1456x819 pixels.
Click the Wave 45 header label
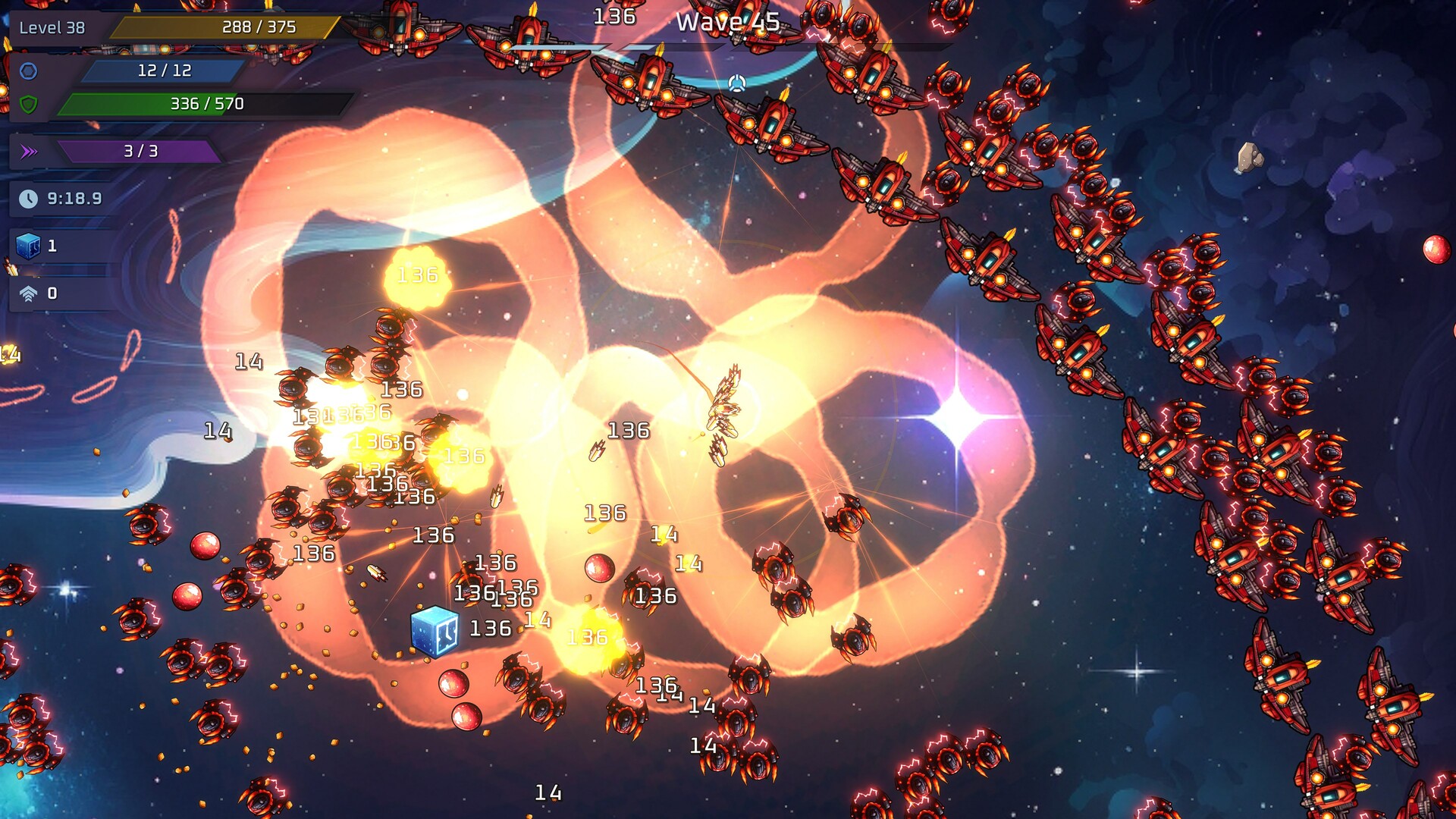(730, 23)
